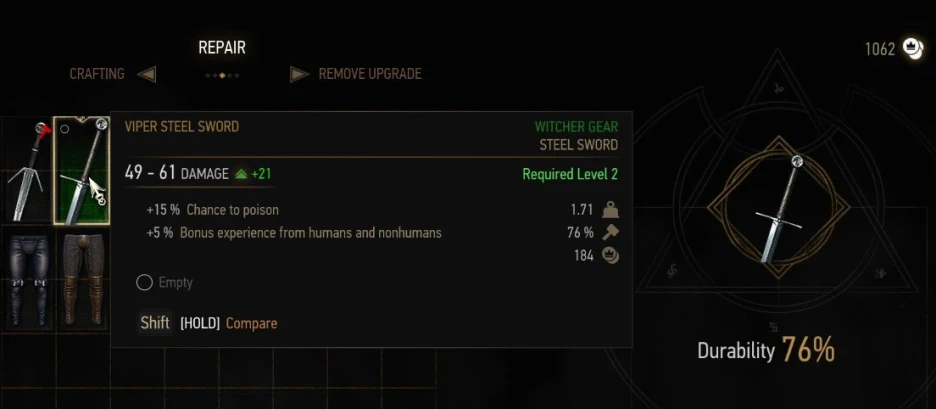Click the right arrow beside Remove Upgrade
Viewport: 936px width, 409px height.
pyautogui.click(x=298, y=74)
